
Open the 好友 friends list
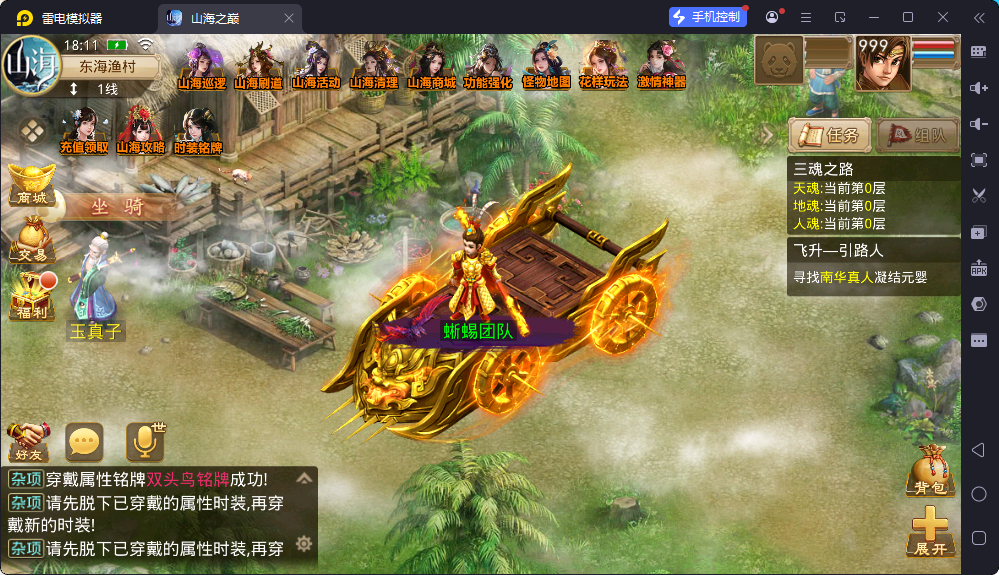tap(29, 440)
